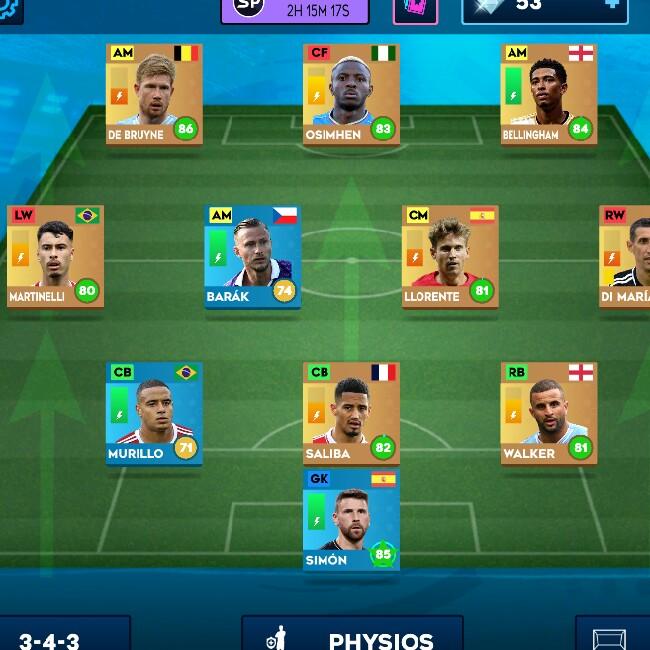This screenshot has height=650, width=650.
Task: Open the pink card pack icon
Action: pyautogui.click(x=415, y=8)
